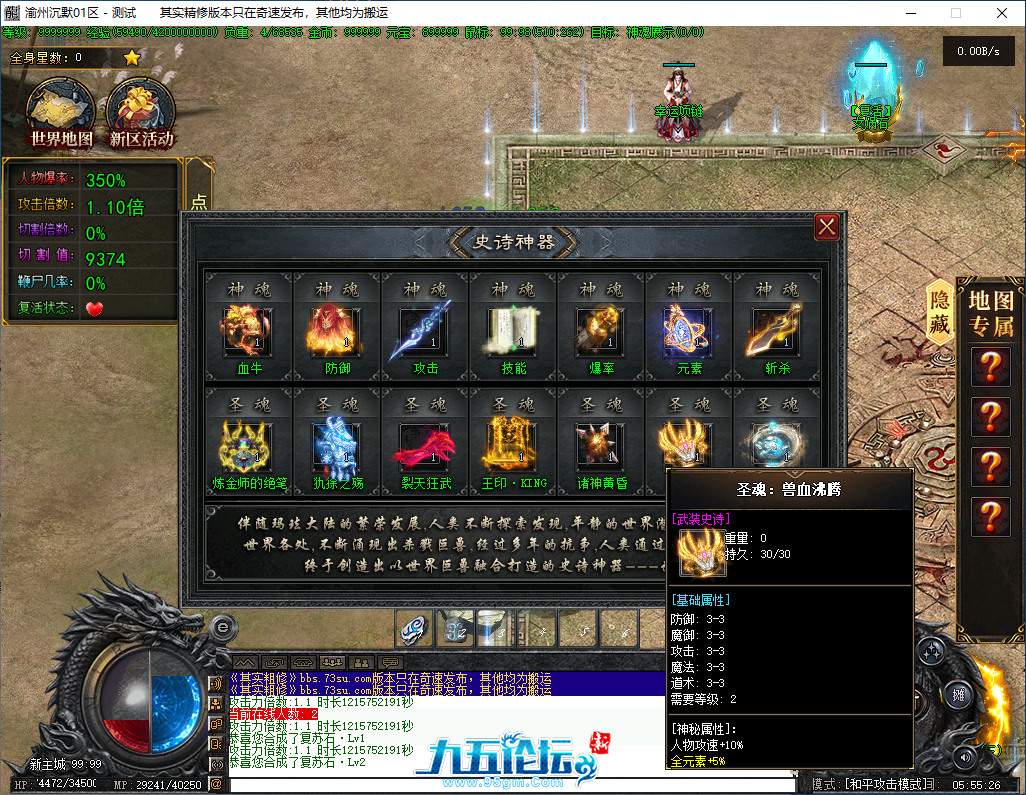Close the game window
Image resolution: width=1026 pixels, height=795 pixels.
click(x=1002, y=13)
